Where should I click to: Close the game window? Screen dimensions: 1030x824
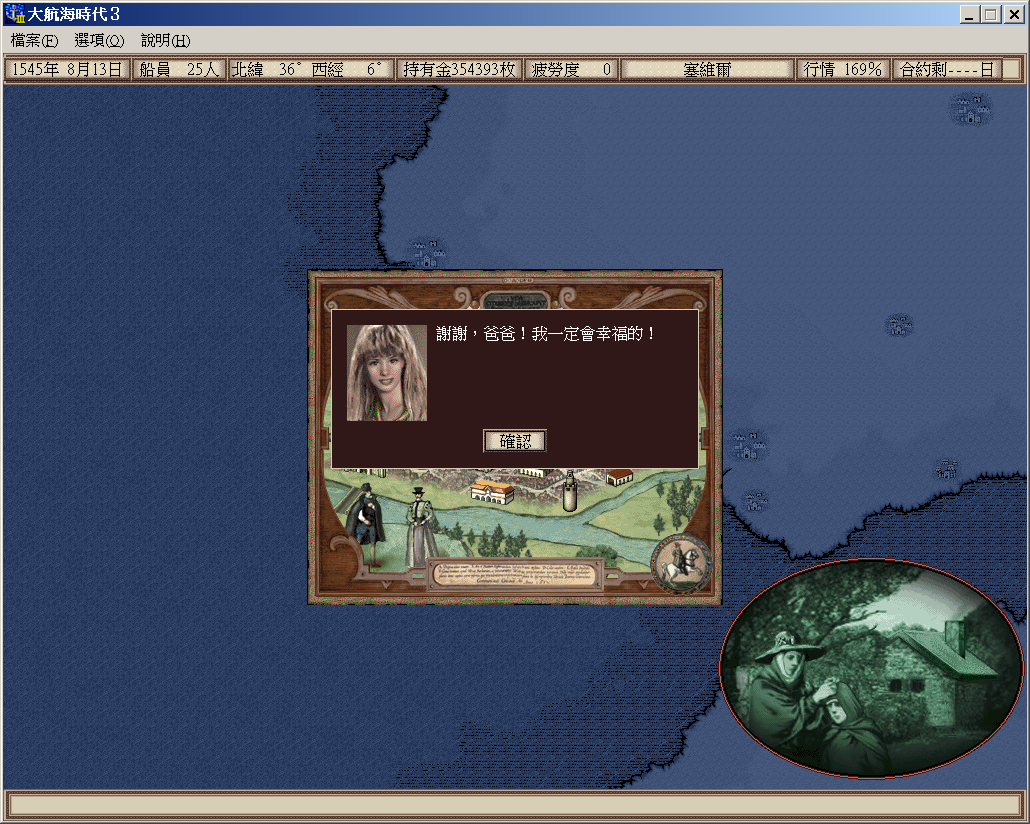click(1013, 15)
